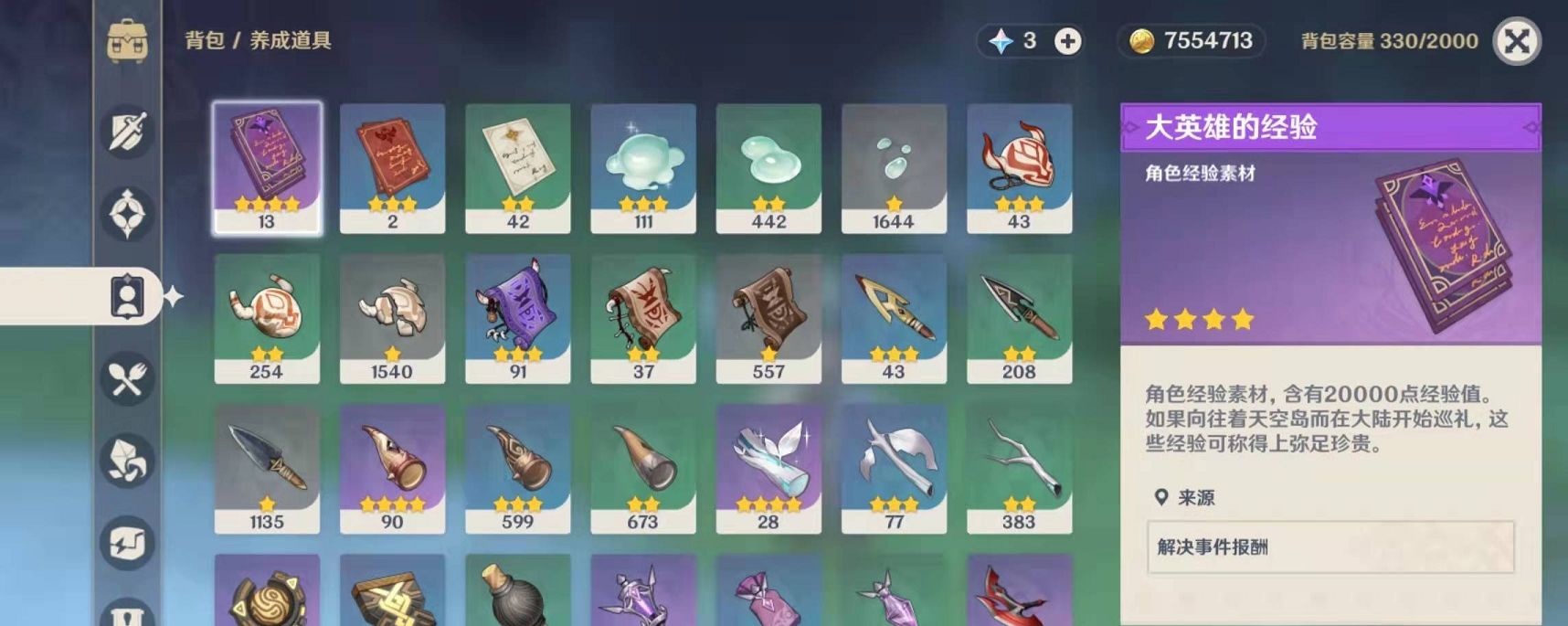This screenshot has width=1568, height=626.
Task: Select the Firm Arrowhead stack of 1135
Action: click(x=267, y=468)
